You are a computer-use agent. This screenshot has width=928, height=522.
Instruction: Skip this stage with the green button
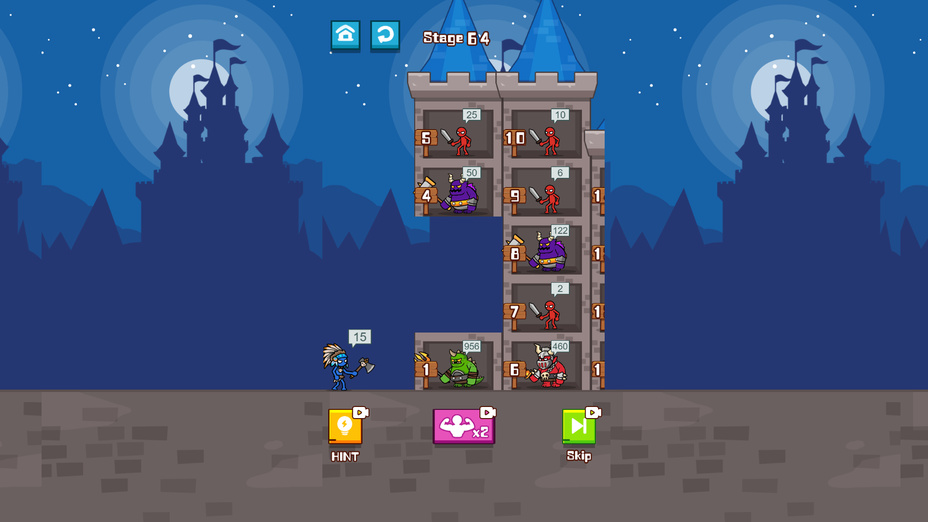[578, 427]
